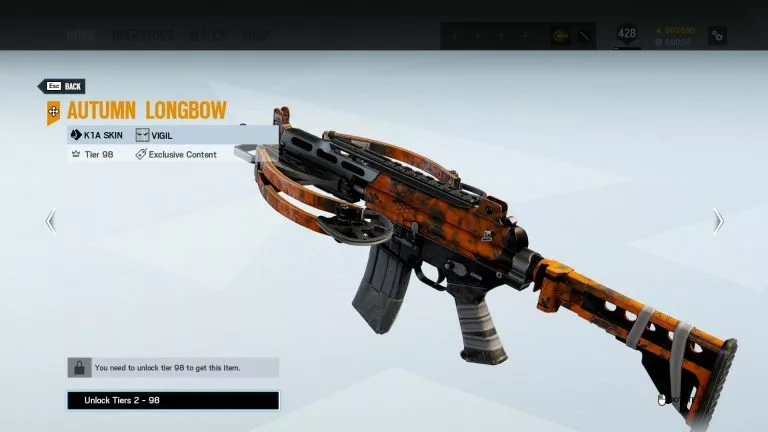Show the next item with right arrow
Screen dimensions: 768x432
[717, 221]
